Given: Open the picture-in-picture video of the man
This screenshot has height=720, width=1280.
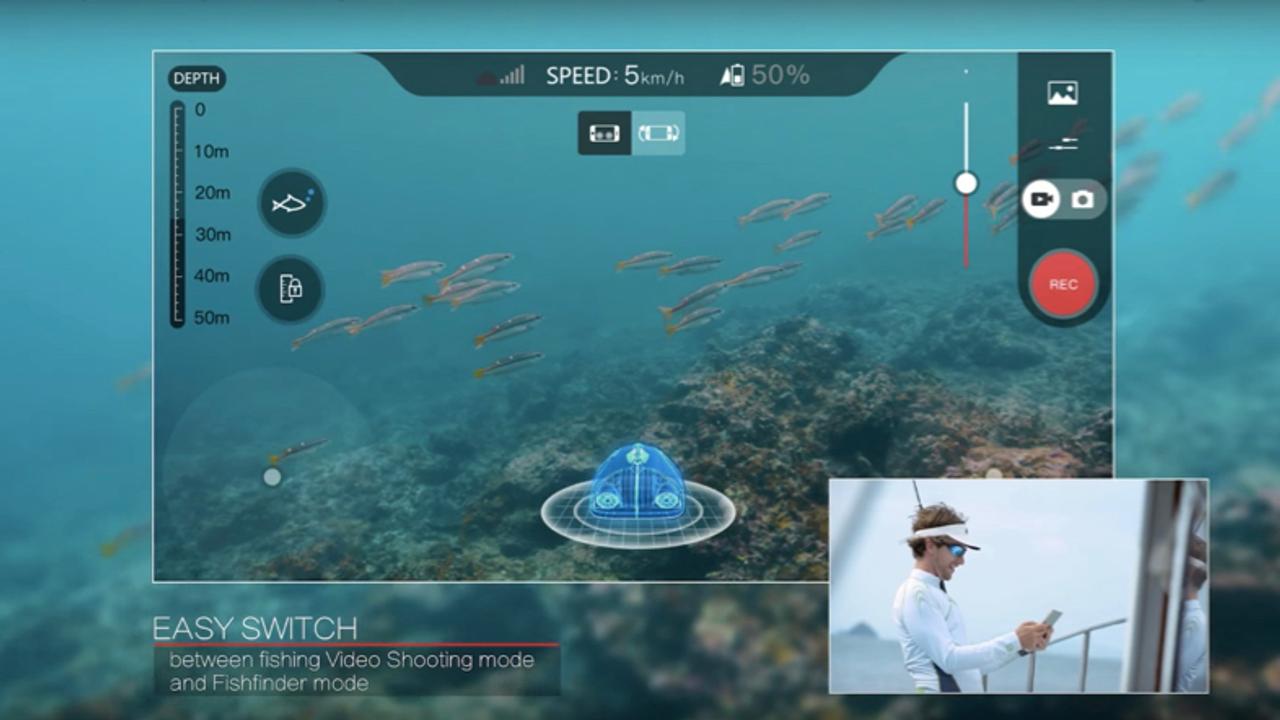Looking at the screenshot, I should click(x=1018, y=586).
